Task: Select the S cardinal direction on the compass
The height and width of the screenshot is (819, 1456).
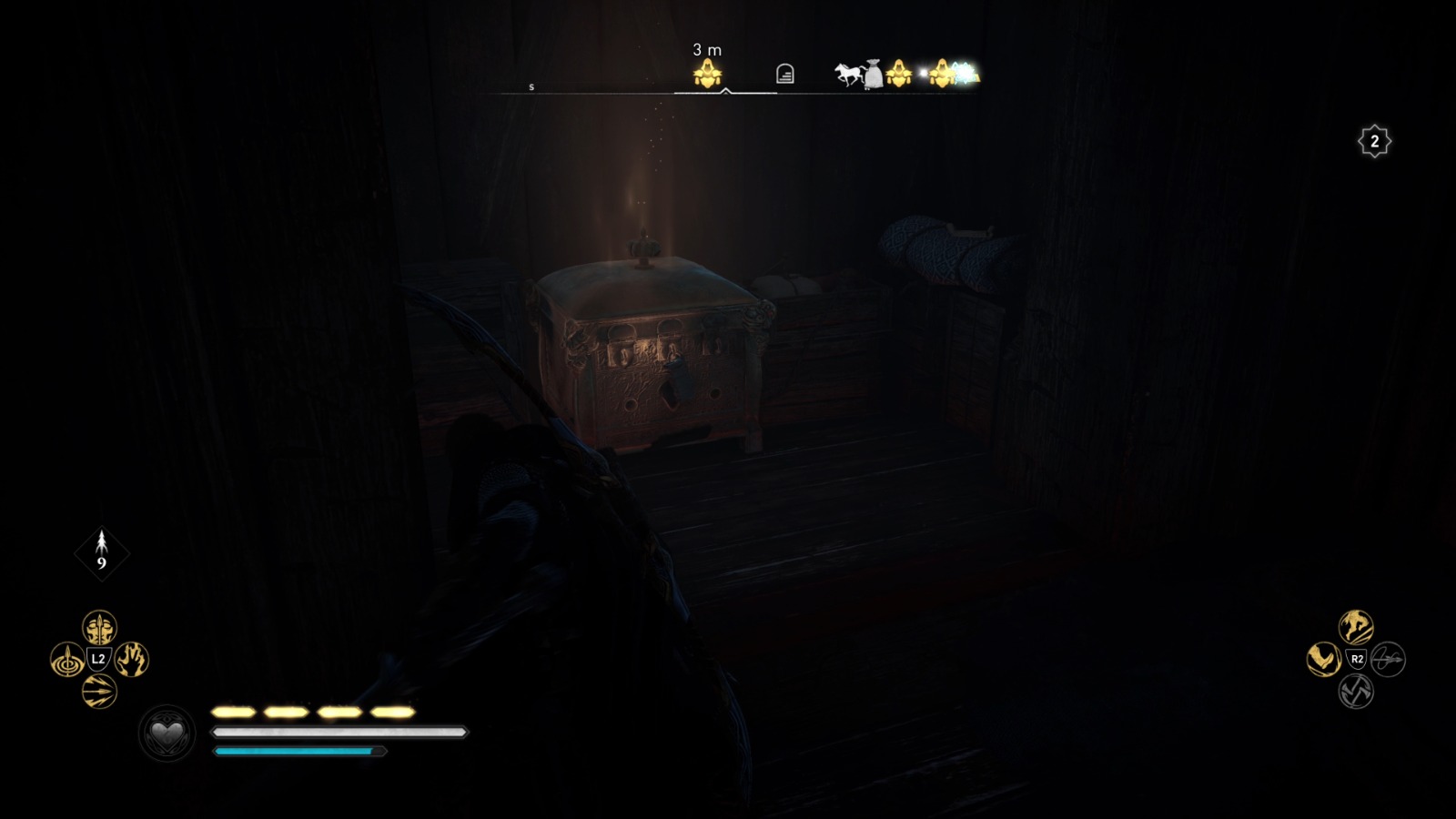Action: [x=531, y=86]
